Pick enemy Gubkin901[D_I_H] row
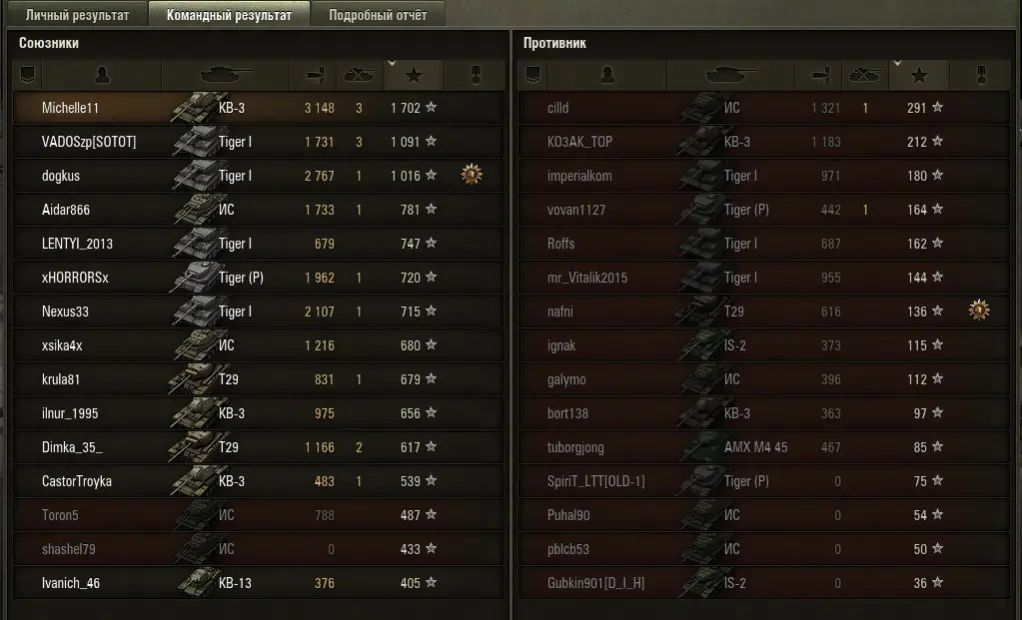The image size is (1022, 620). (595, 583)
